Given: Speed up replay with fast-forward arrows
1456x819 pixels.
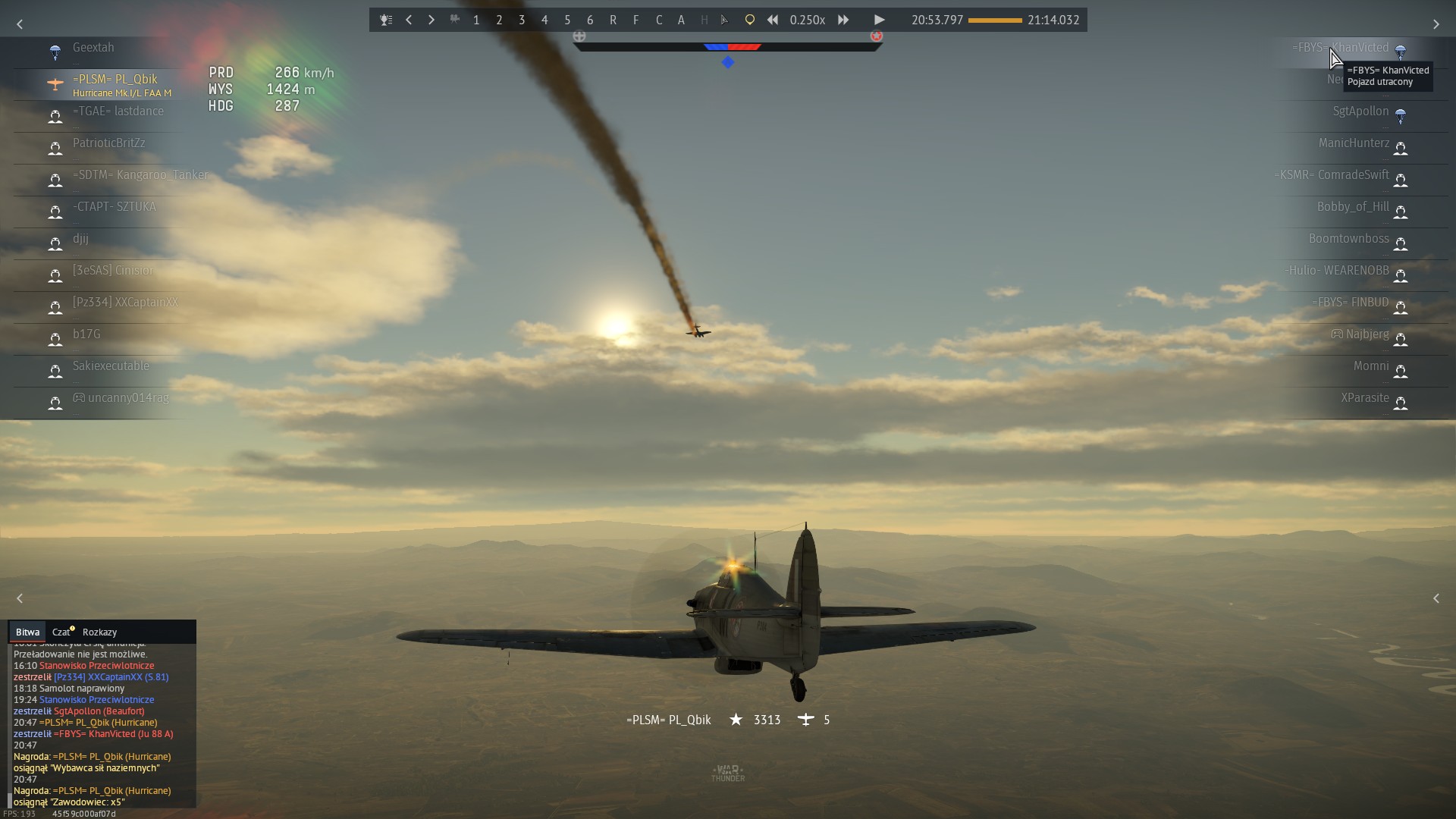Looking at the screenshot, I should (x=843, y=20).
